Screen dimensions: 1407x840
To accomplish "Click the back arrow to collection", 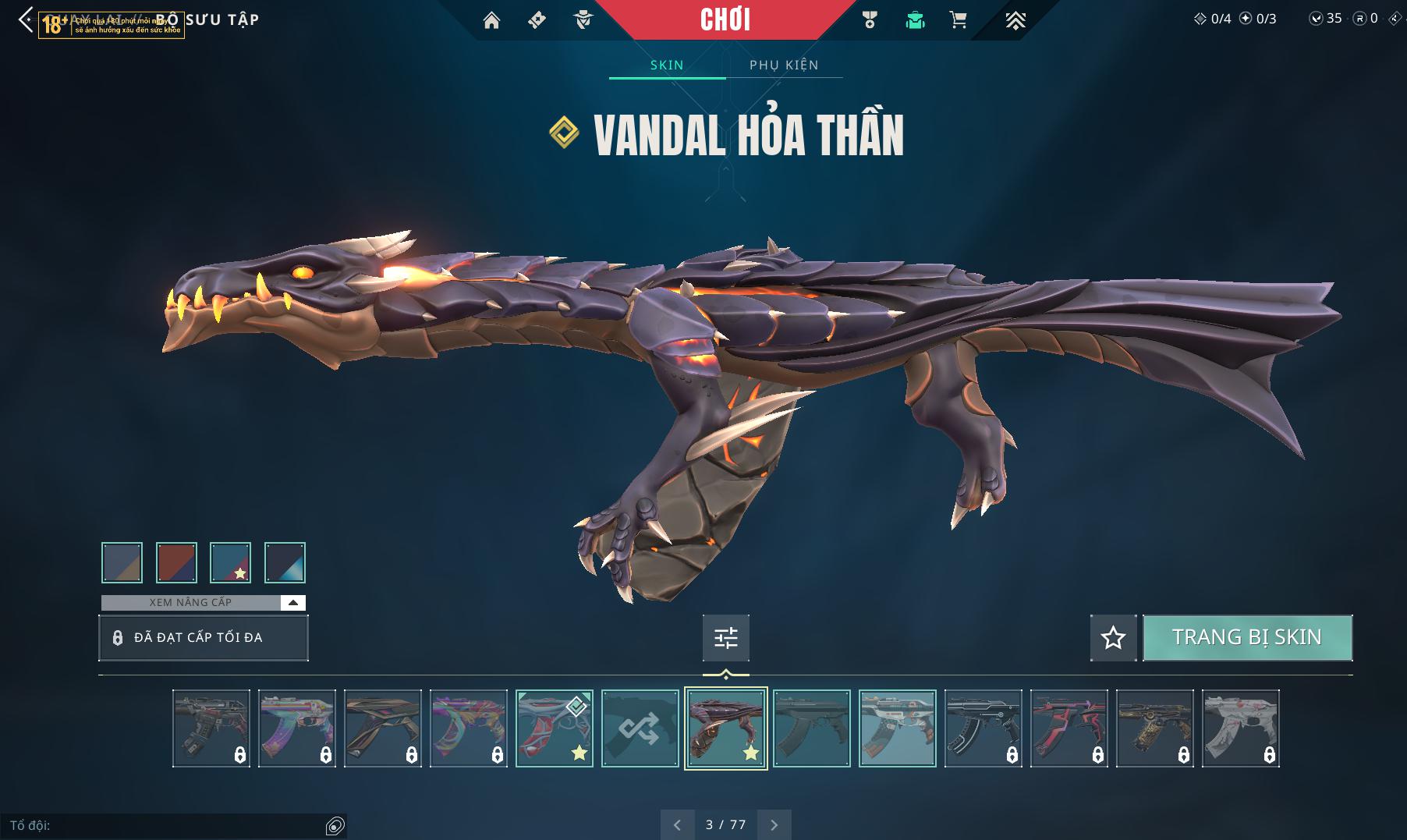I will click(26, 20).
